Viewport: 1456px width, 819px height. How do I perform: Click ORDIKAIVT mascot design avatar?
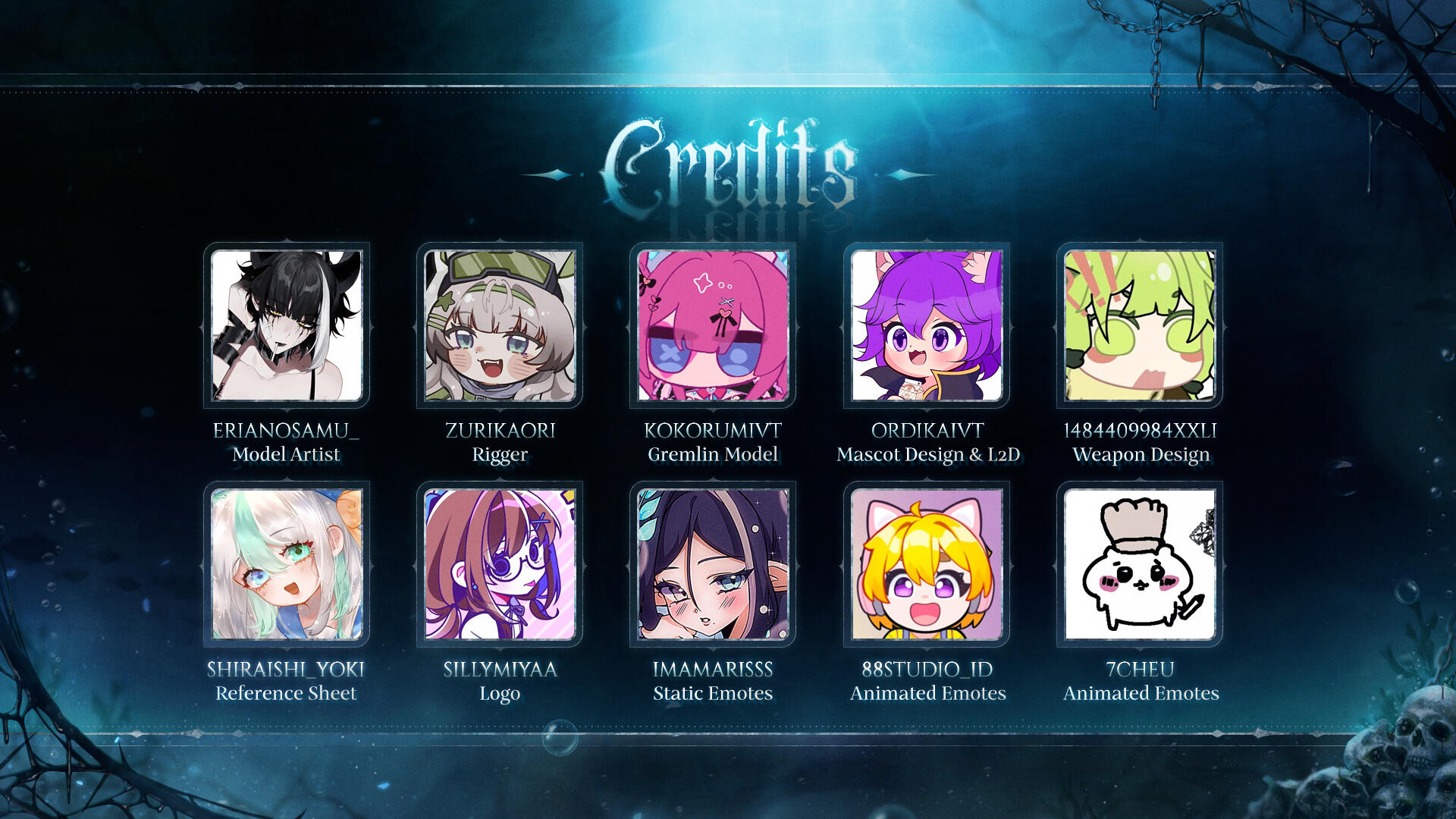coord(927,325)
